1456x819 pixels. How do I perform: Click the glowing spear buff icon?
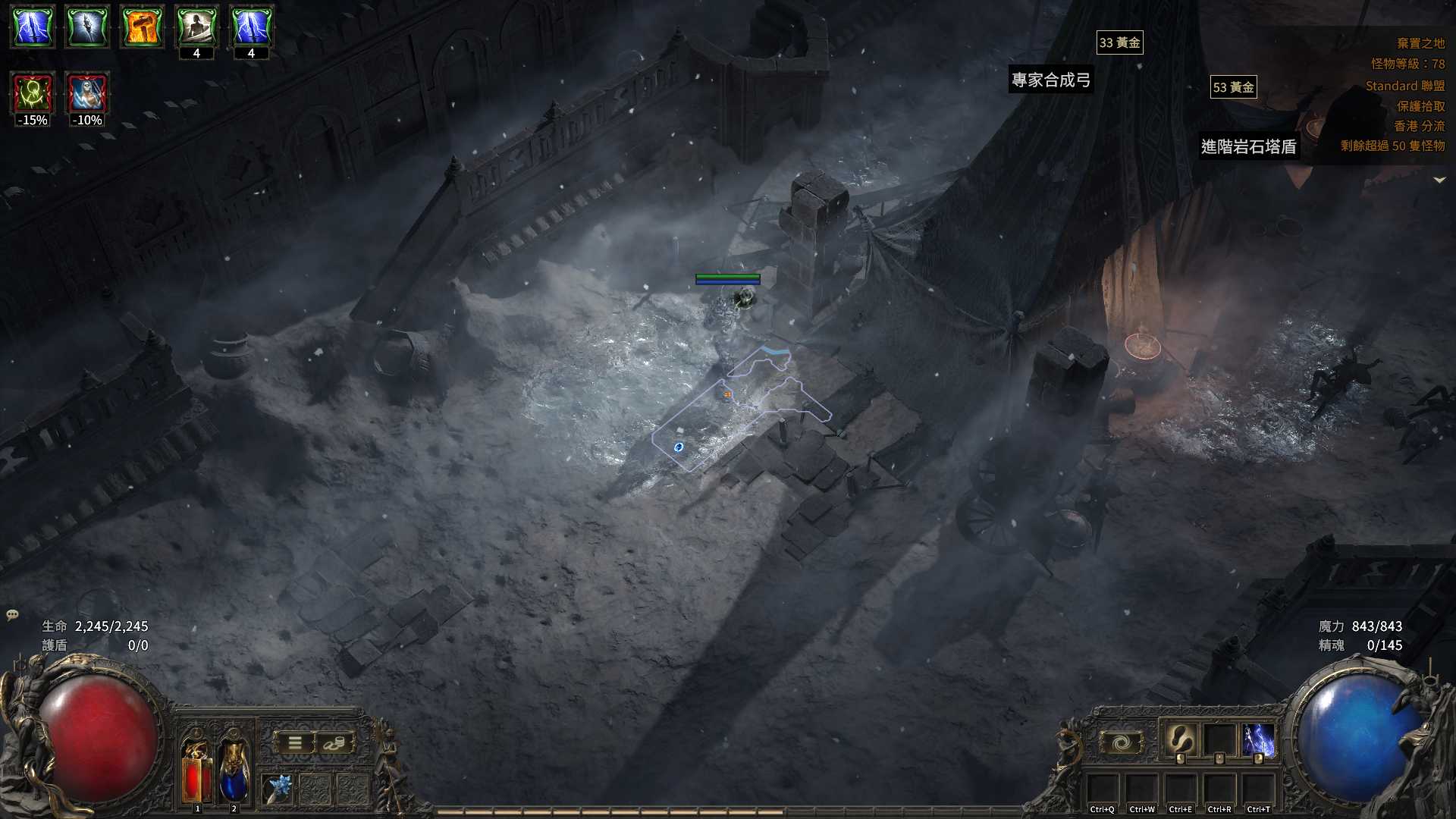(87, 27)
